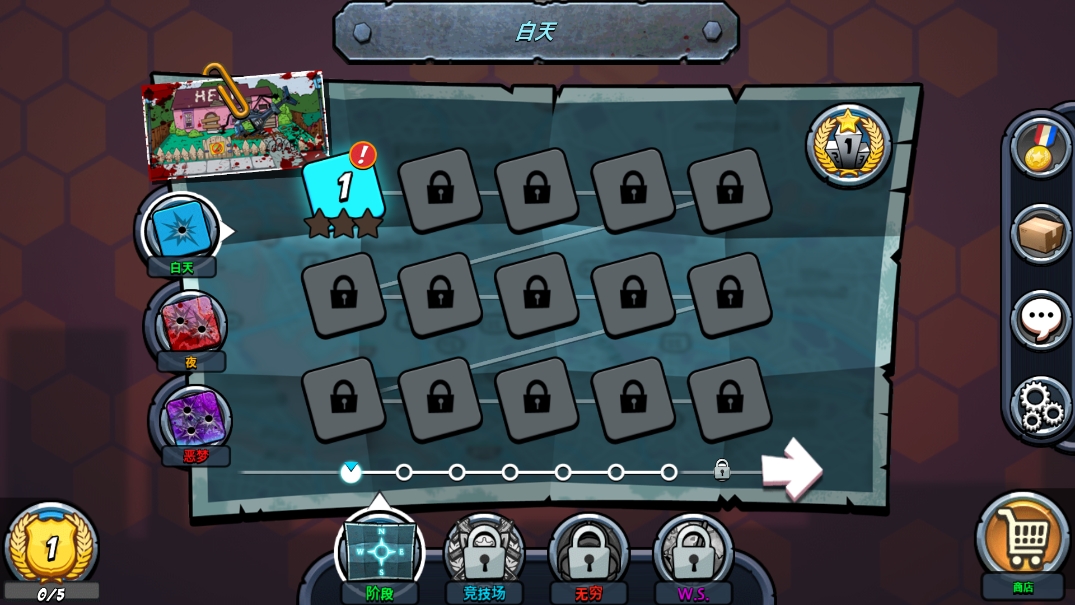
Task: Select the locked 无穷 endless mode
Action: pos(588,553)
